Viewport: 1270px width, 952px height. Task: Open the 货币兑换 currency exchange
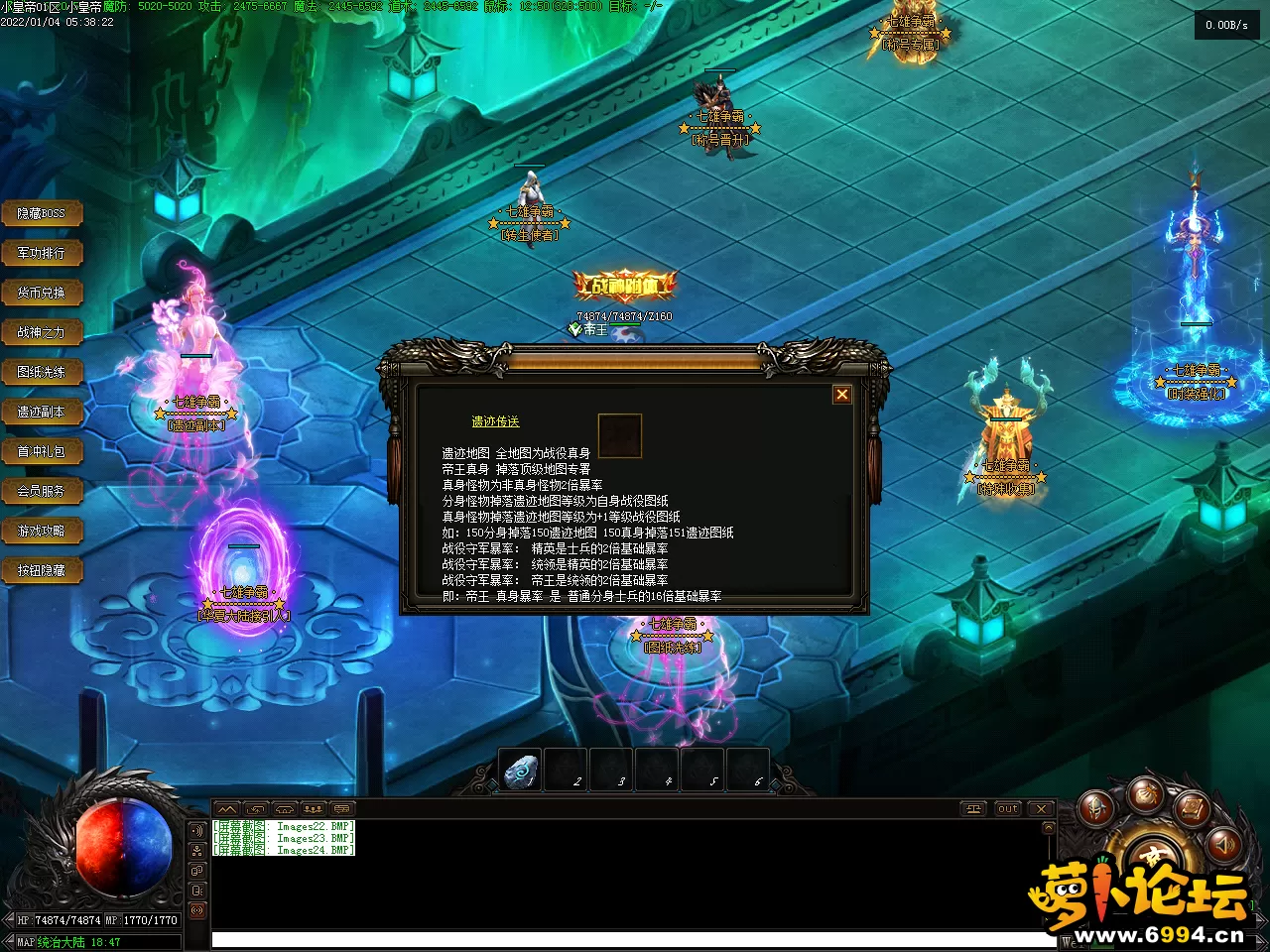41,293
